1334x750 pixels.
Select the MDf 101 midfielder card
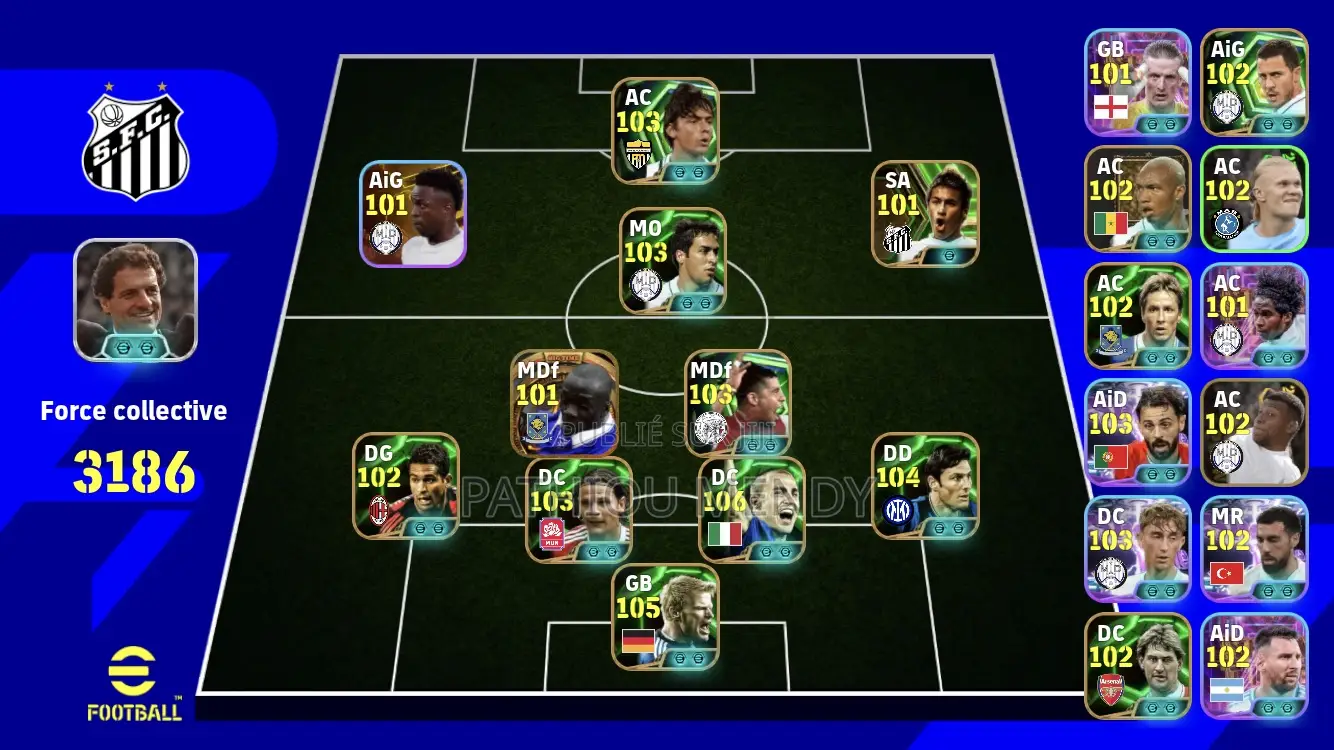click(x=564, y=403)
